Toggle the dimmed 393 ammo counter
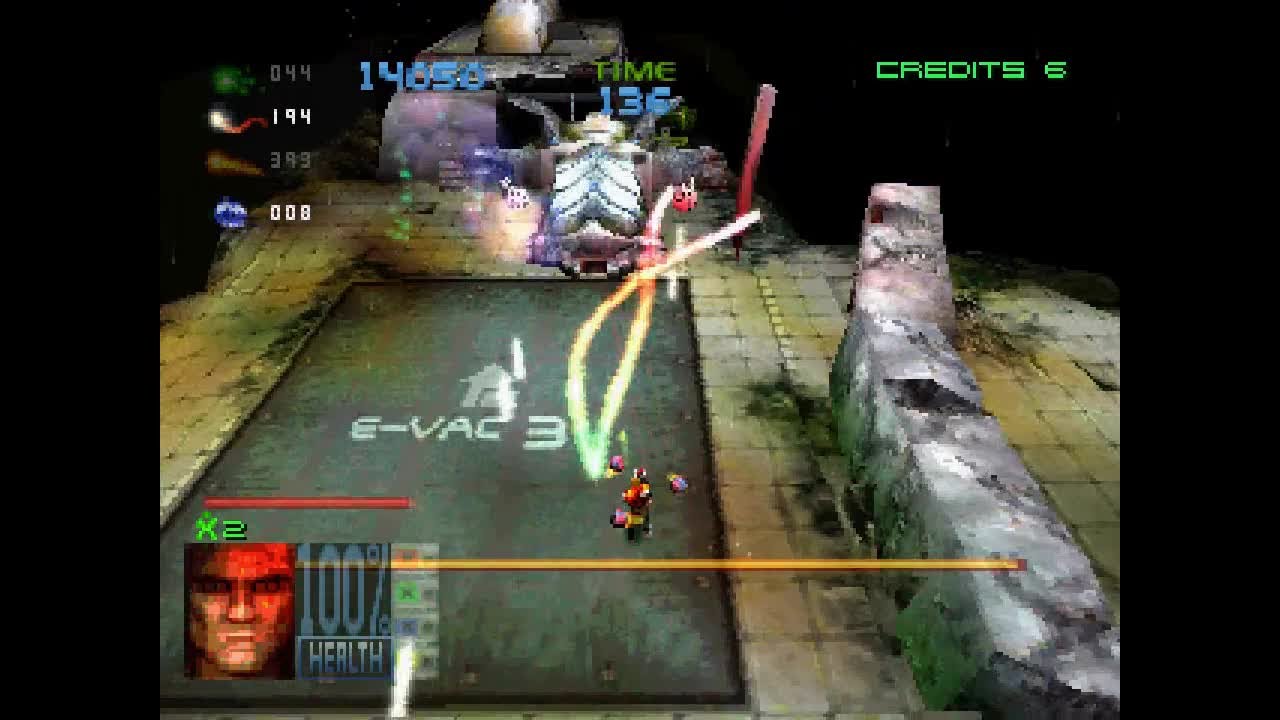The width and height of the screenshot is (1280, 720). point(290,160)
